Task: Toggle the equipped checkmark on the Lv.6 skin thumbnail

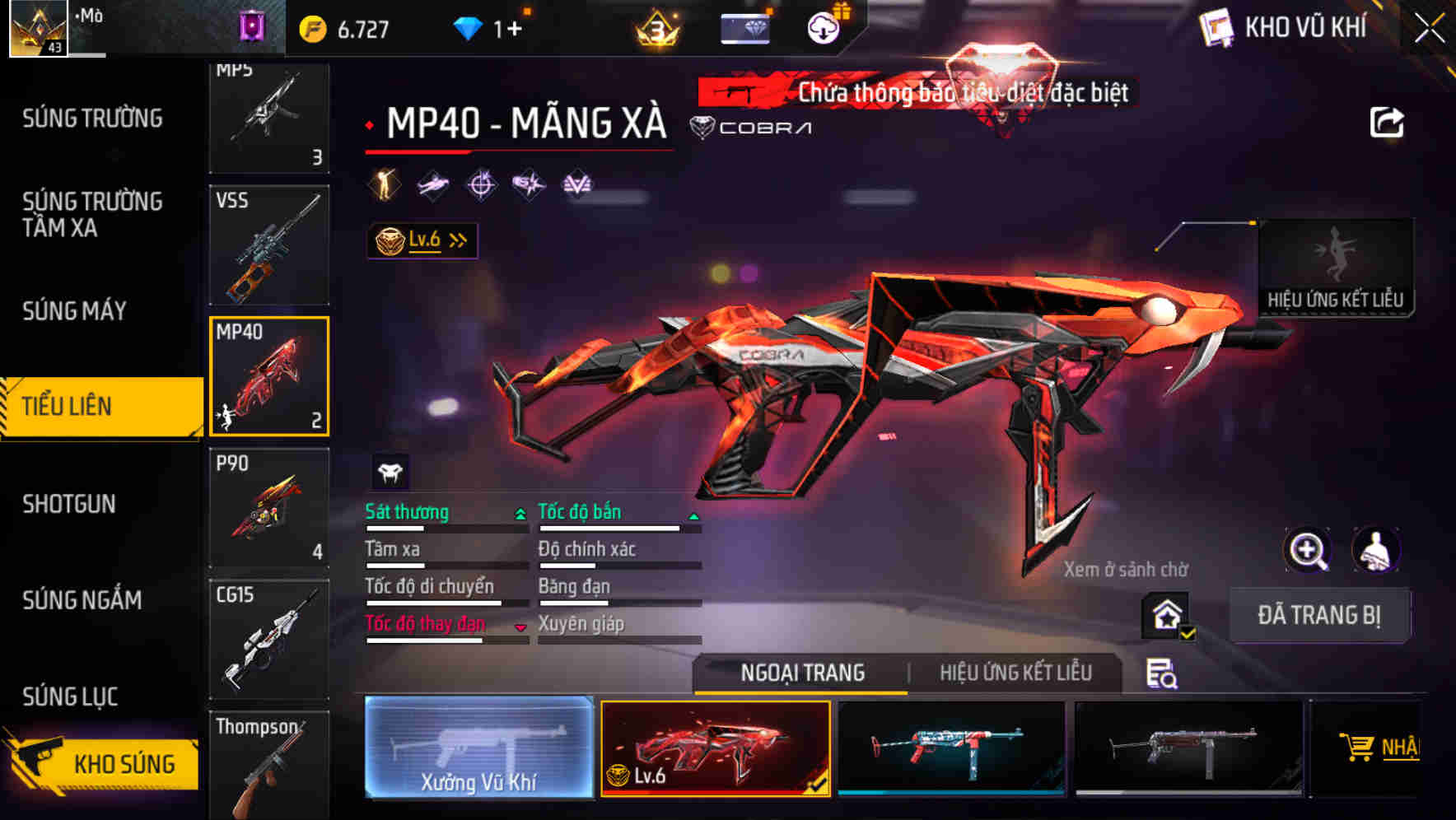Action: click(x=819, y=785)
